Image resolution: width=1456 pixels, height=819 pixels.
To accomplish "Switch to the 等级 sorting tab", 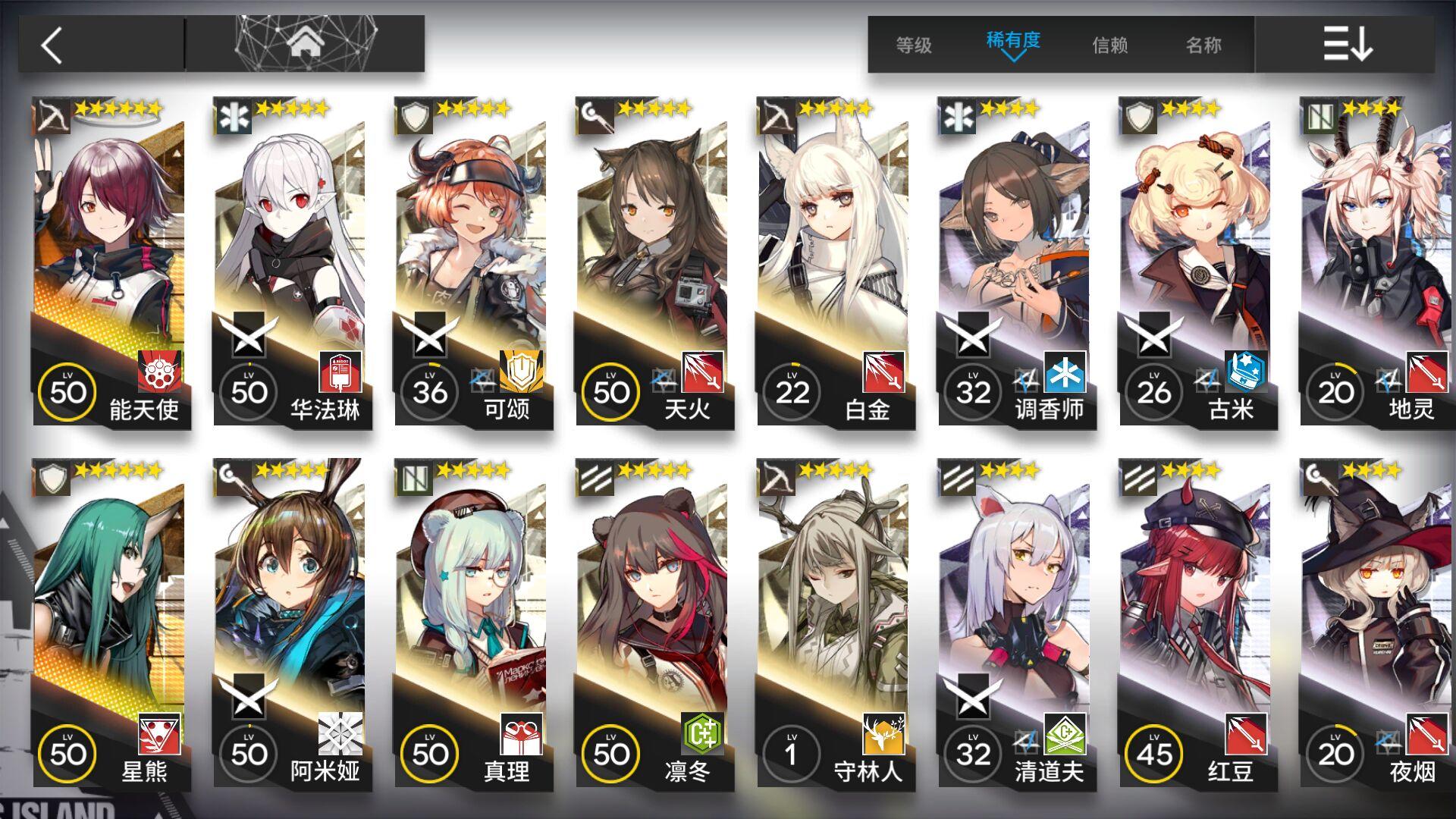I will (914, 45).
